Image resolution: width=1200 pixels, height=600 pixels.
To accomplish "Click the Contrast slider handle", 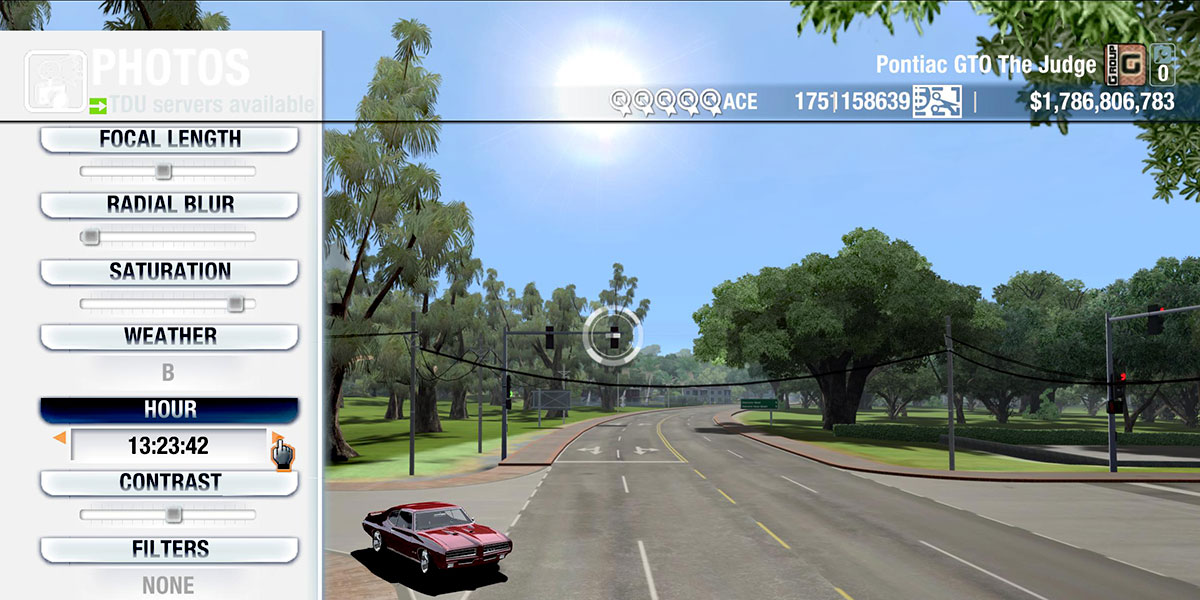I will point(173,515).
